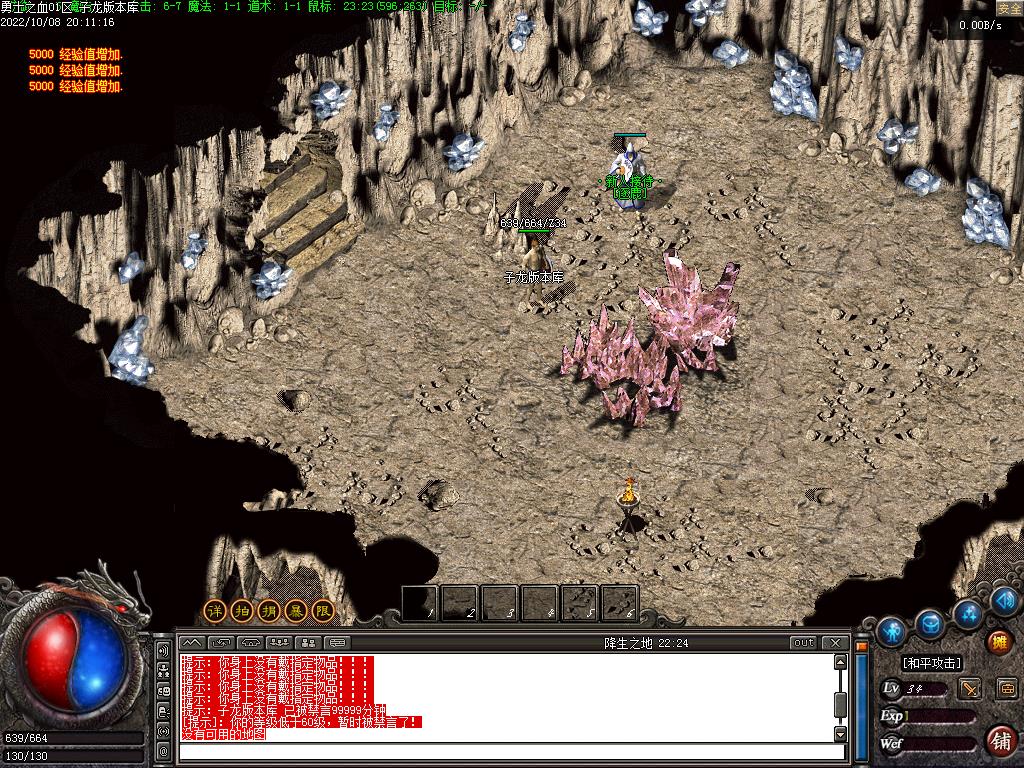Select the round 捐 donate button
The height and width of the screenshot is (768, 1024).
pyautogui.click(x=269, y=610)
